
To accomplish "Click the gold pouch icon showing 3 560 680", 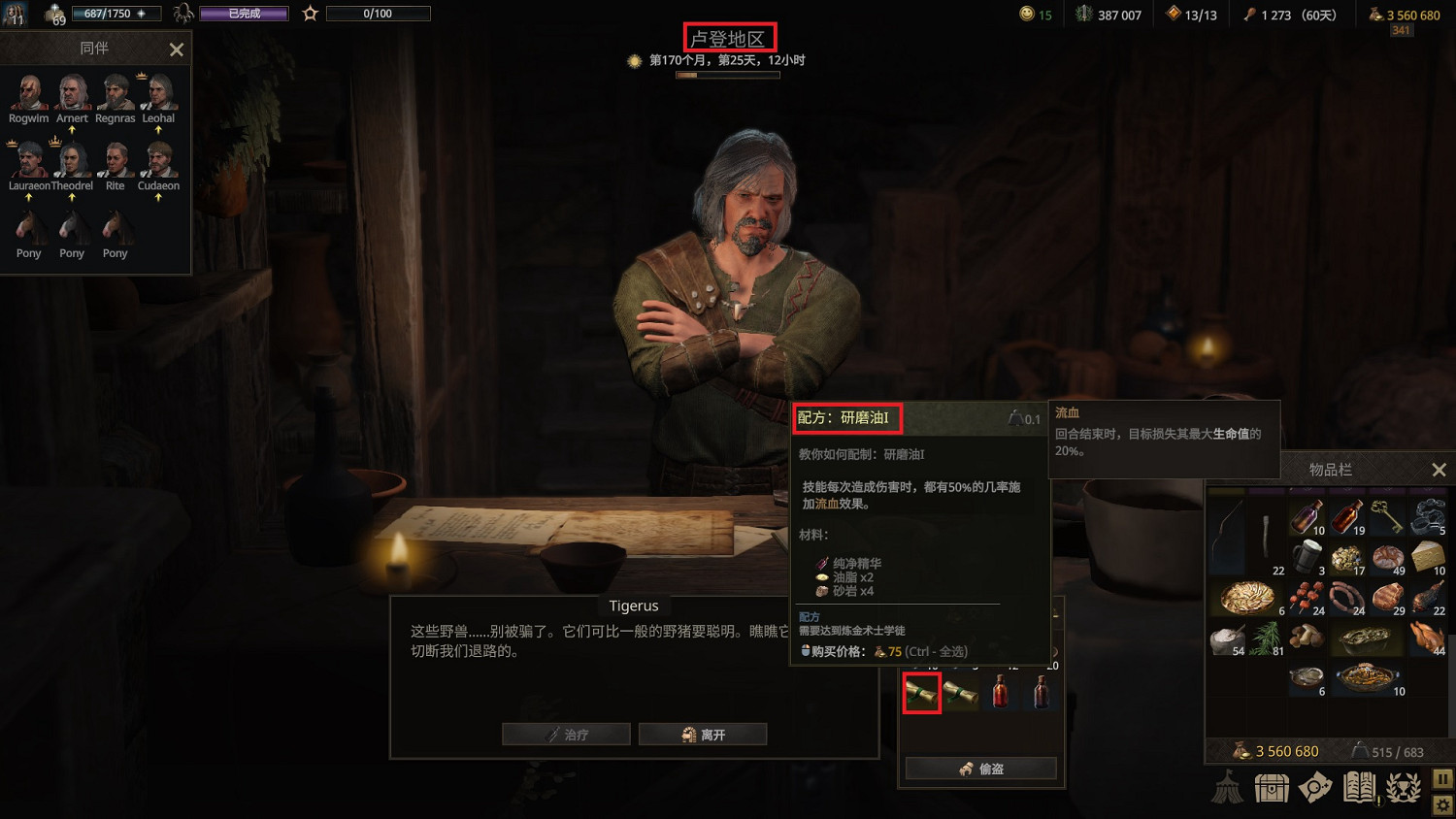I will (1376, 15).
